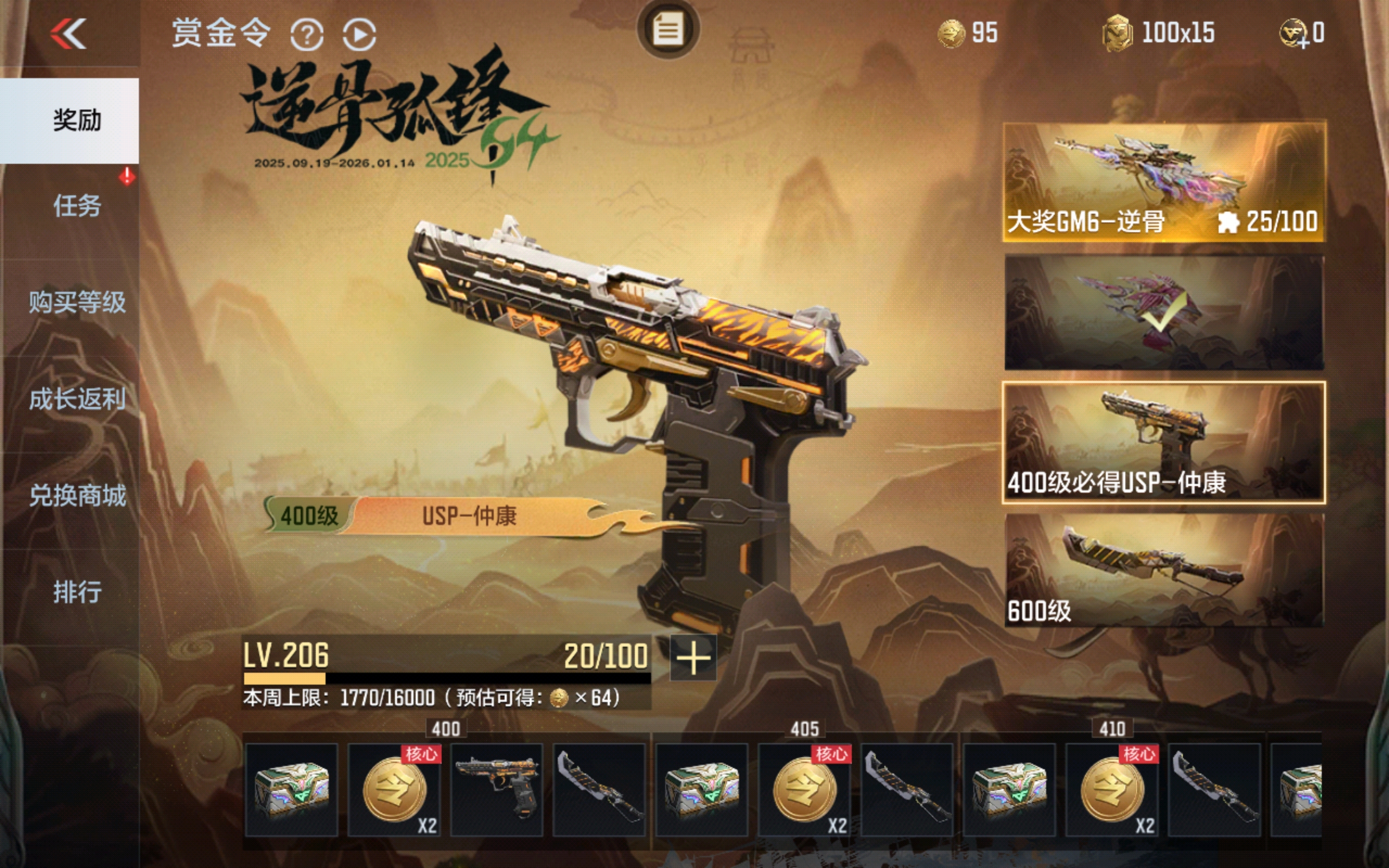
Task: Open the 任务 tab
Action: coord(77,206)
